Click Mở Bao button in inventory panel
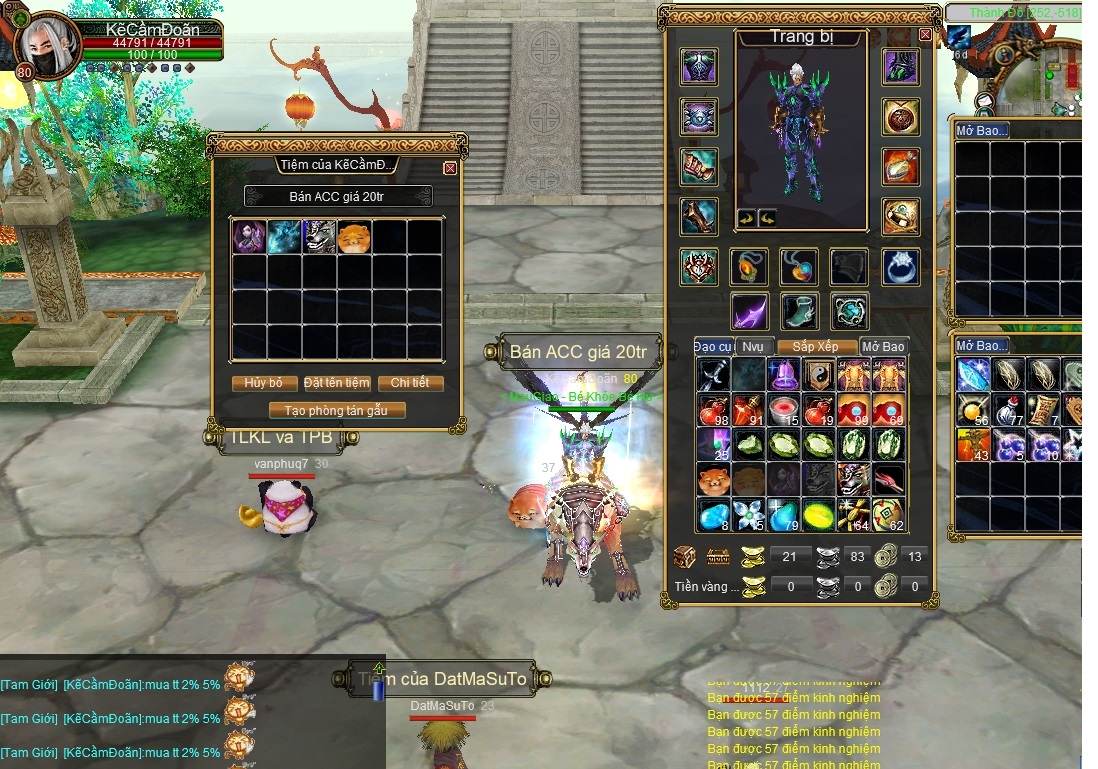This screenshot has height=769, width=1098. click(884, 346)
